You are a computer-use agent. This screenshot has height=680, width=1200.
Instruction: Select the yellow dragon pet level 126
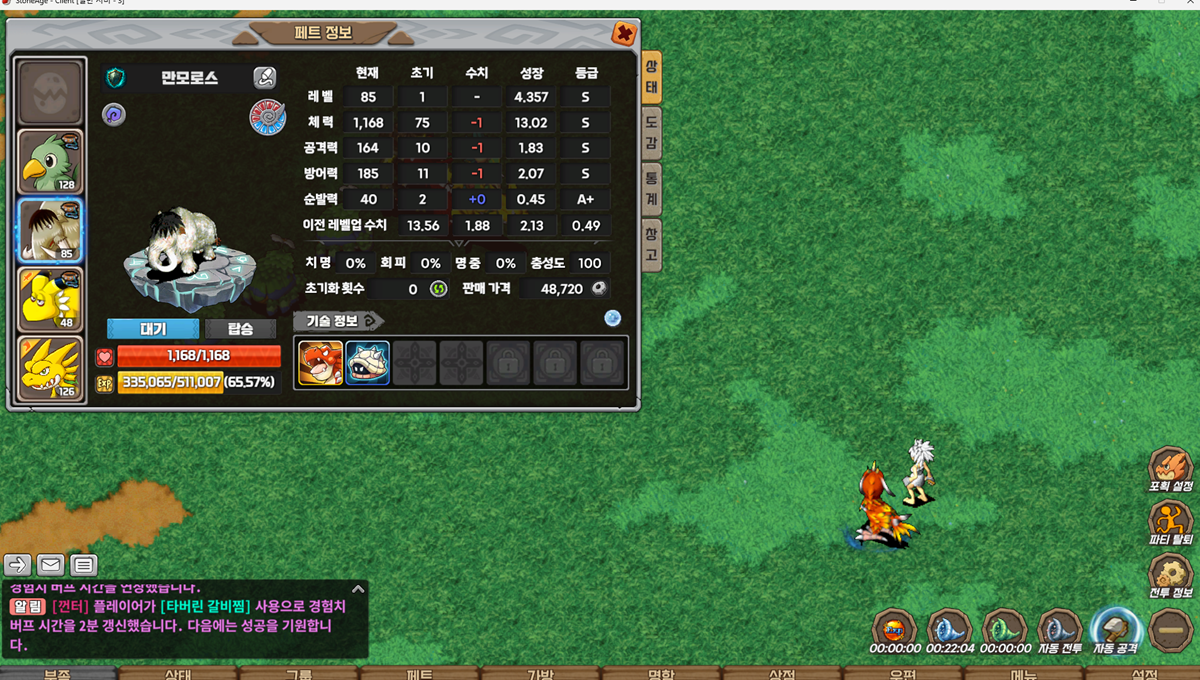tap(51, 368)
